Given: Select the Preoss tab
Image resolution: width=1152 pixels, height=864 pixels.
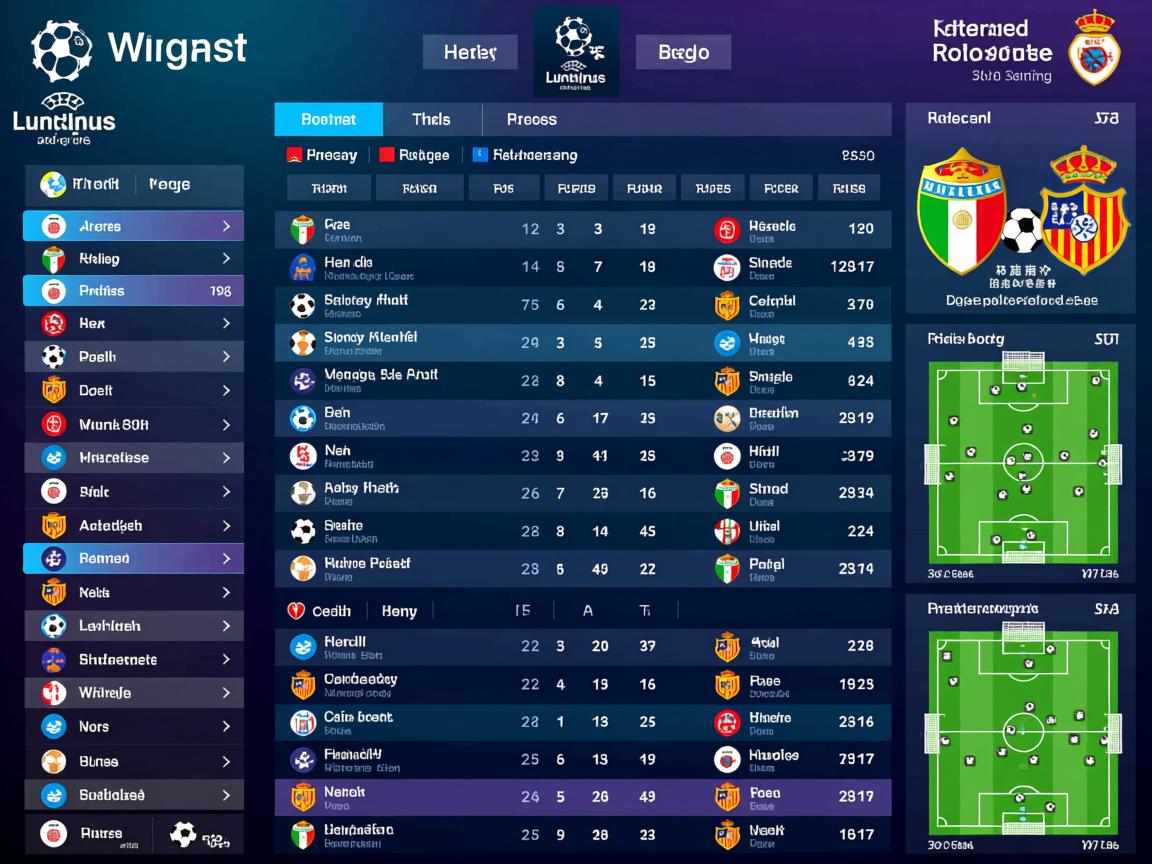Looking at the screenshot, I should point(531,120).
